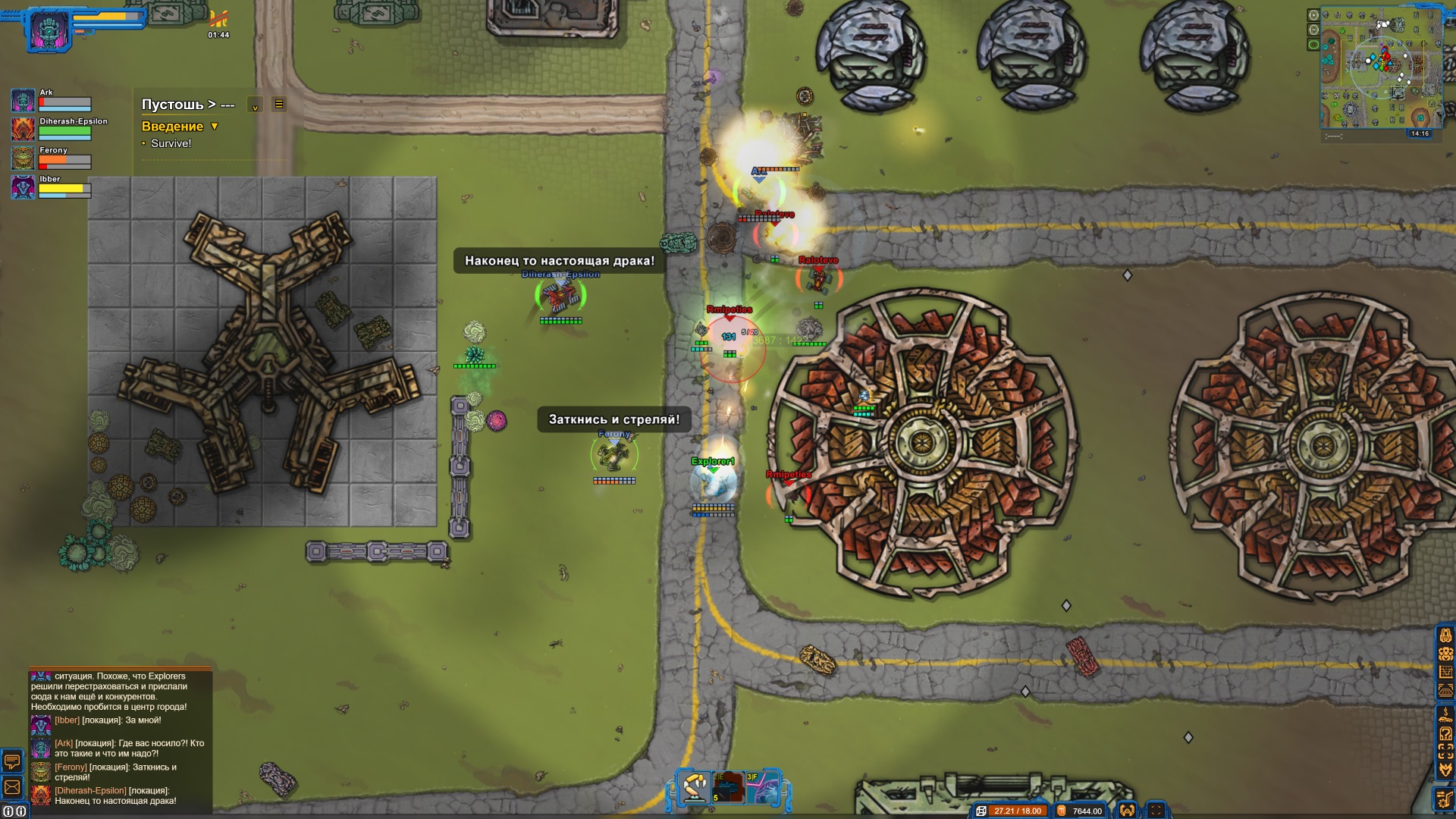Zoom in the minimap
This screenshot has height=819, width=1456.
pos(1313,14)
